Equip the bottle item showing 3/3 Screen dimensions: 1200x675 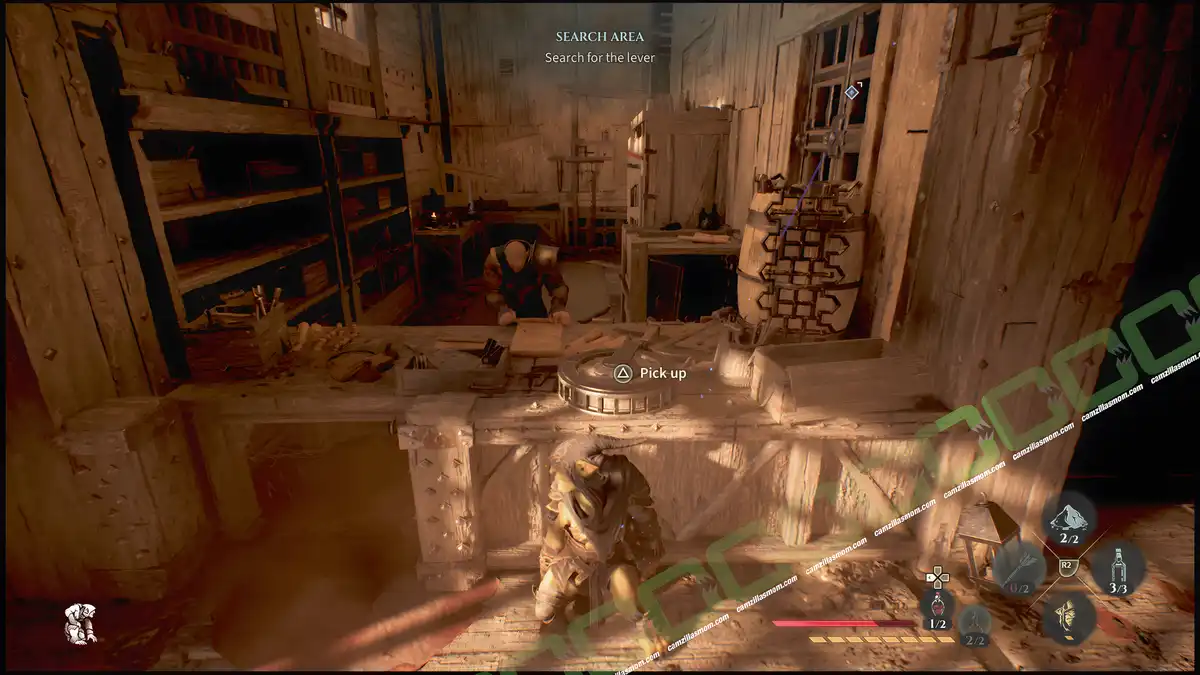click(x=1118, y=568)
